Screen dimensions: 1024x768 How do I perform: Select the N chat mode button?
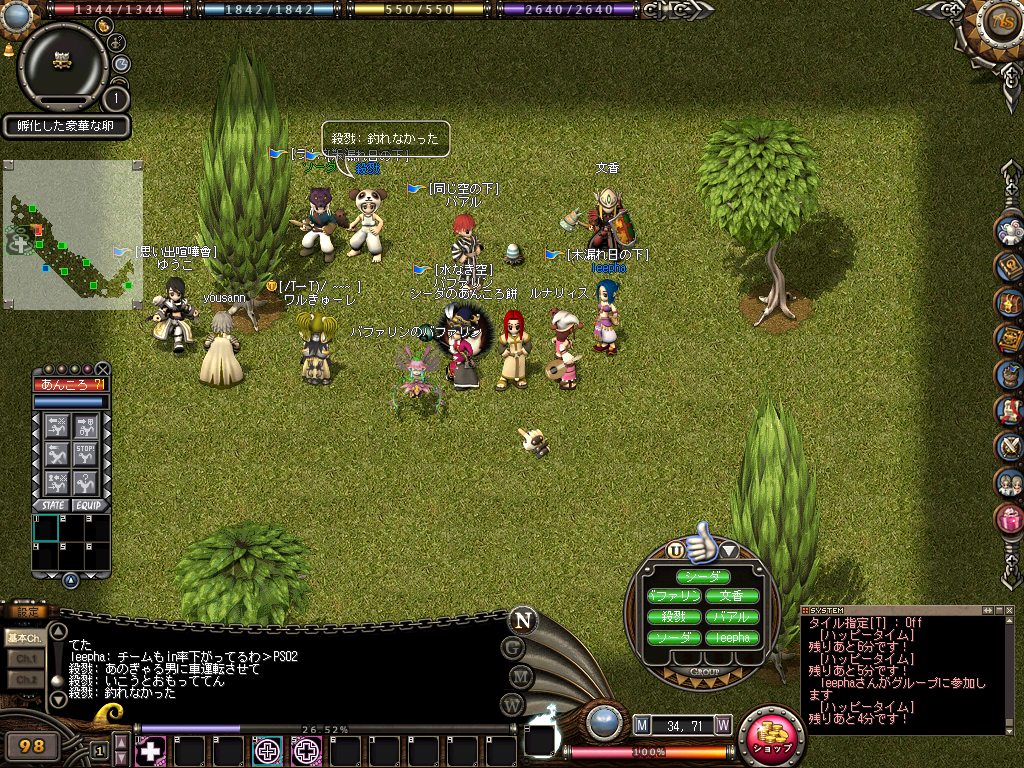pyautogui.click(x=521, y=619)
